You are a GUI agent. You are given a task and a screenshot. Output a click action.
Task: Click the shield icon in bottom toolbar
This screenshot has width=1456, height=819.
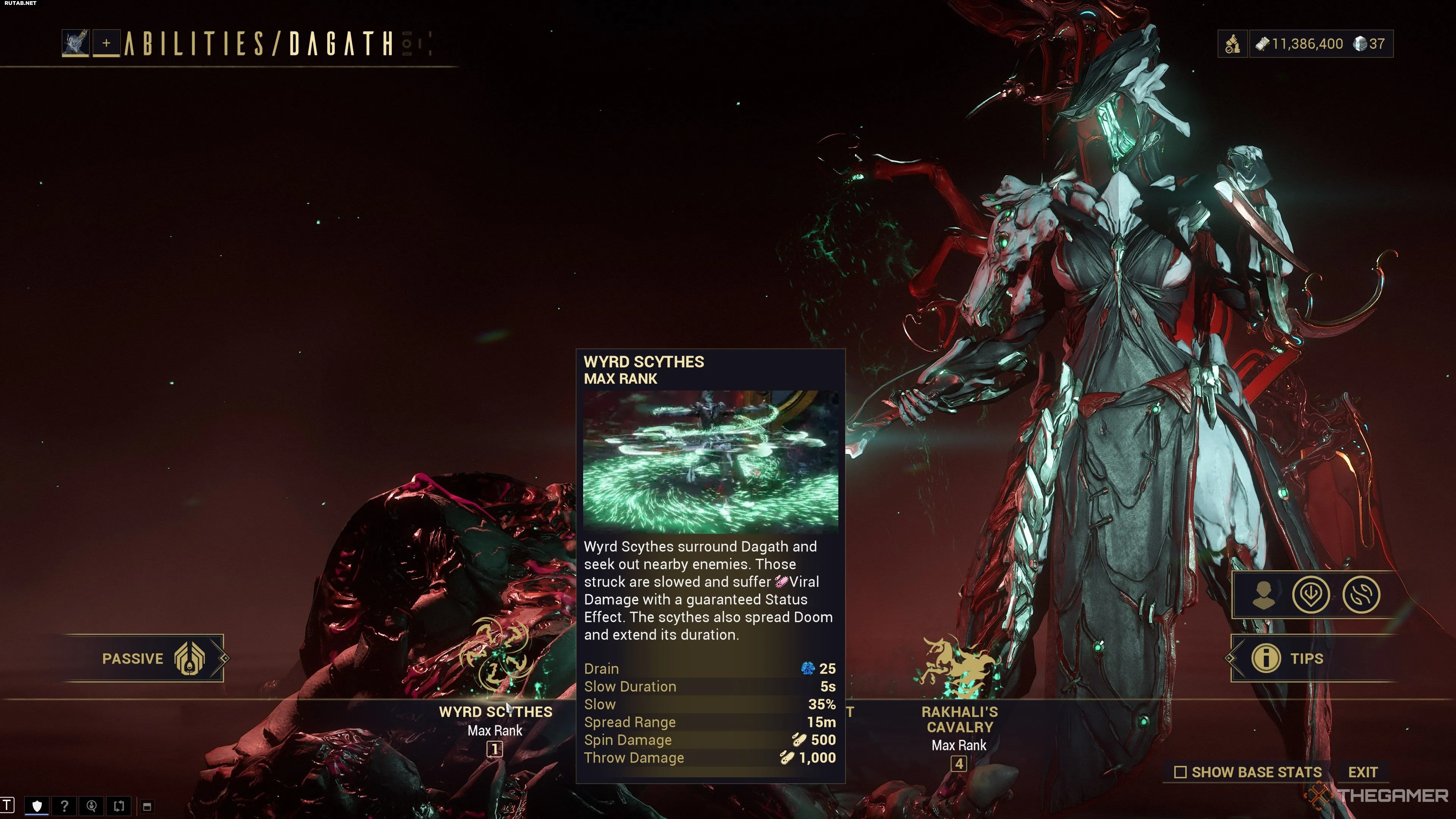click(x=37, y=806)
